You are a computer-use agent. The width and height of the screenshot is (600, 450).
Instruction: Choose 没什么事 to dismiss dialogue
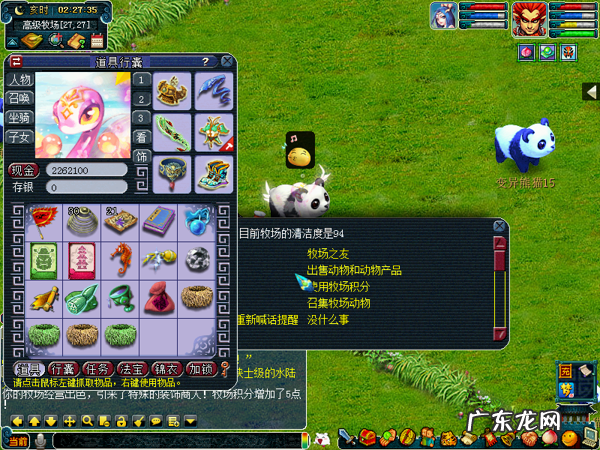coord(327,320)
